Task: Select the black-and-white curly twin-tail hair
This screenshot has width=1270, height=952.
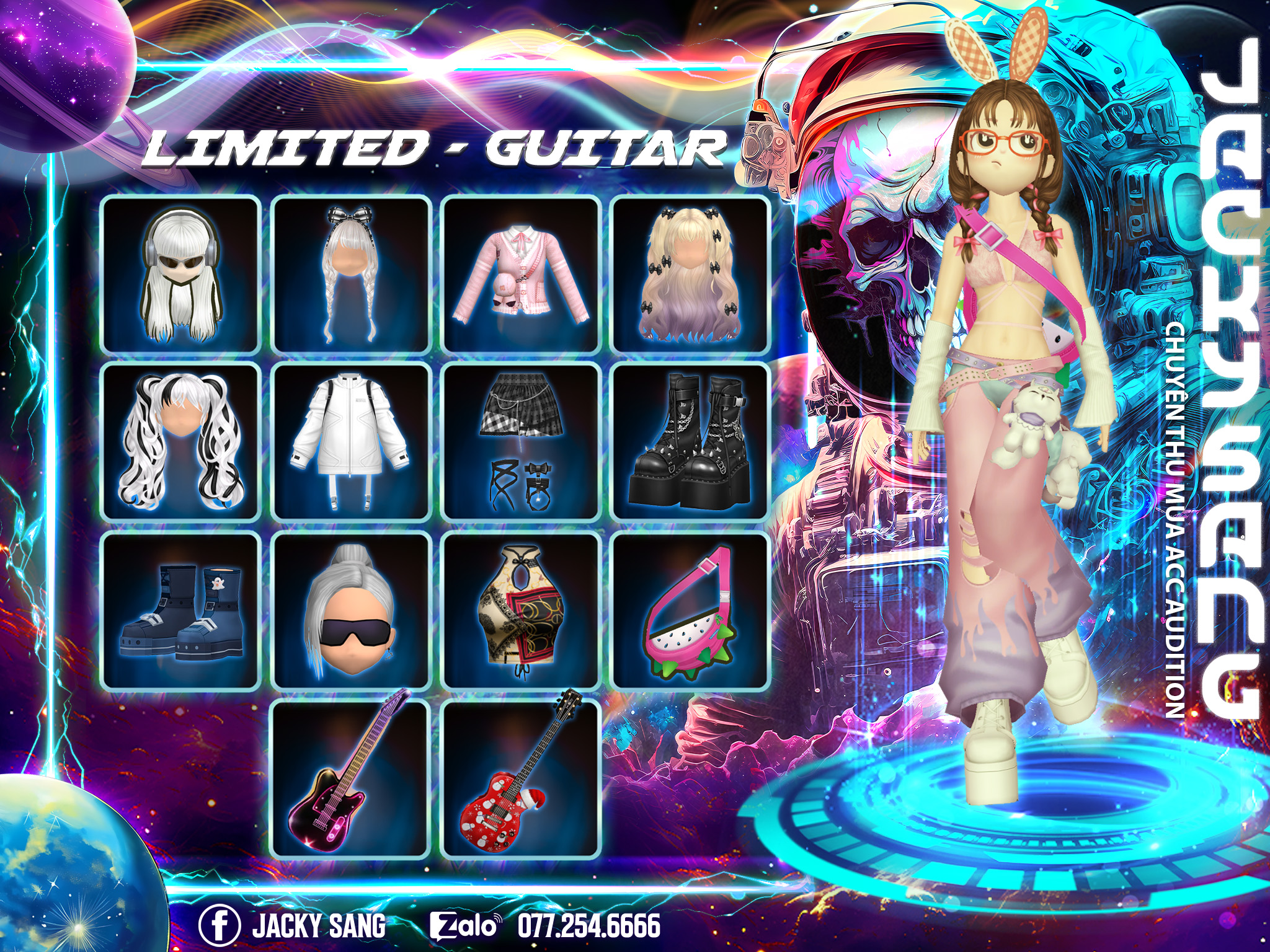Action: click(181, 442)
